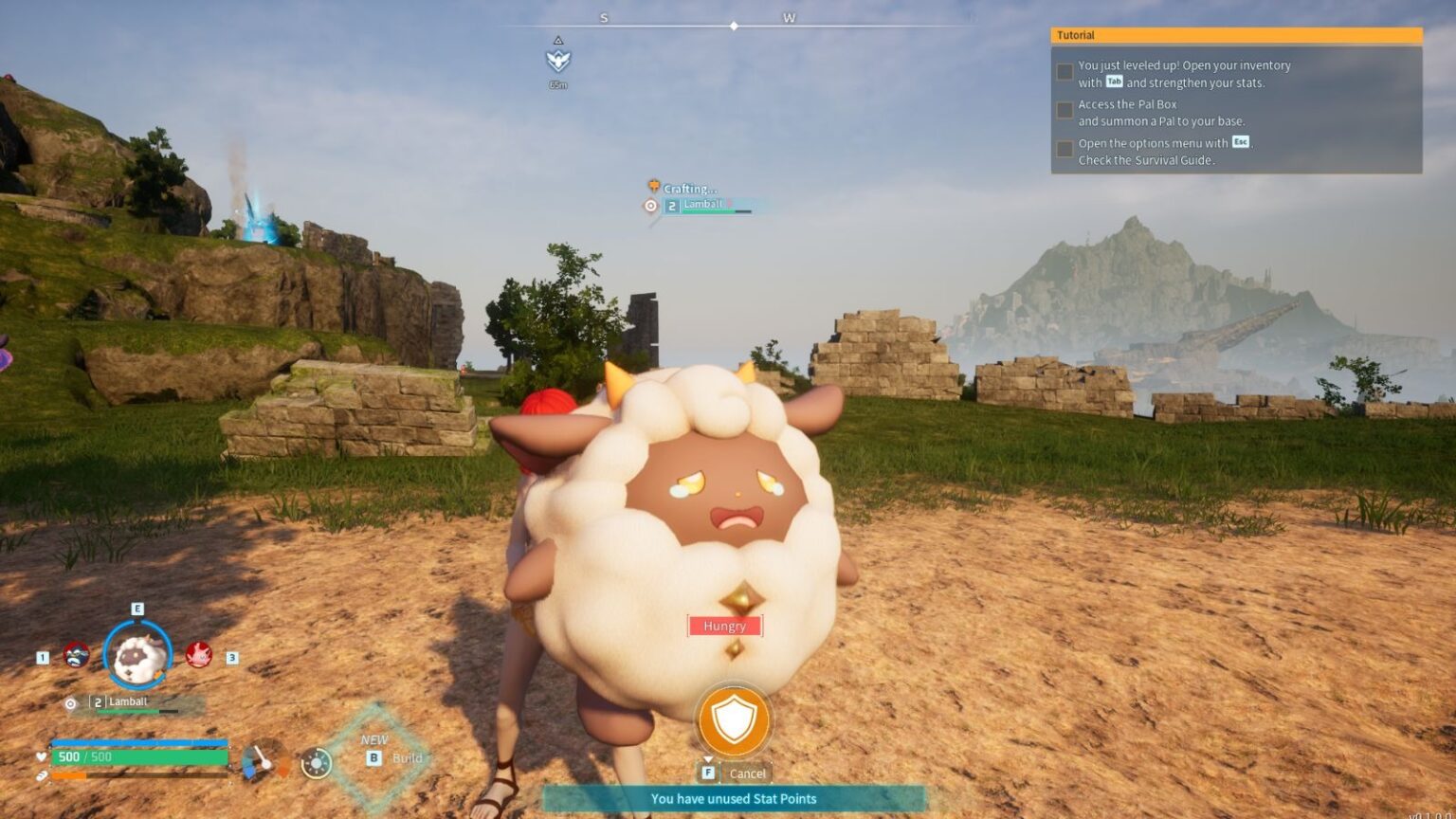
Task: Click the crafting hammer icon near Crafting text
Action: click(651, 189)
